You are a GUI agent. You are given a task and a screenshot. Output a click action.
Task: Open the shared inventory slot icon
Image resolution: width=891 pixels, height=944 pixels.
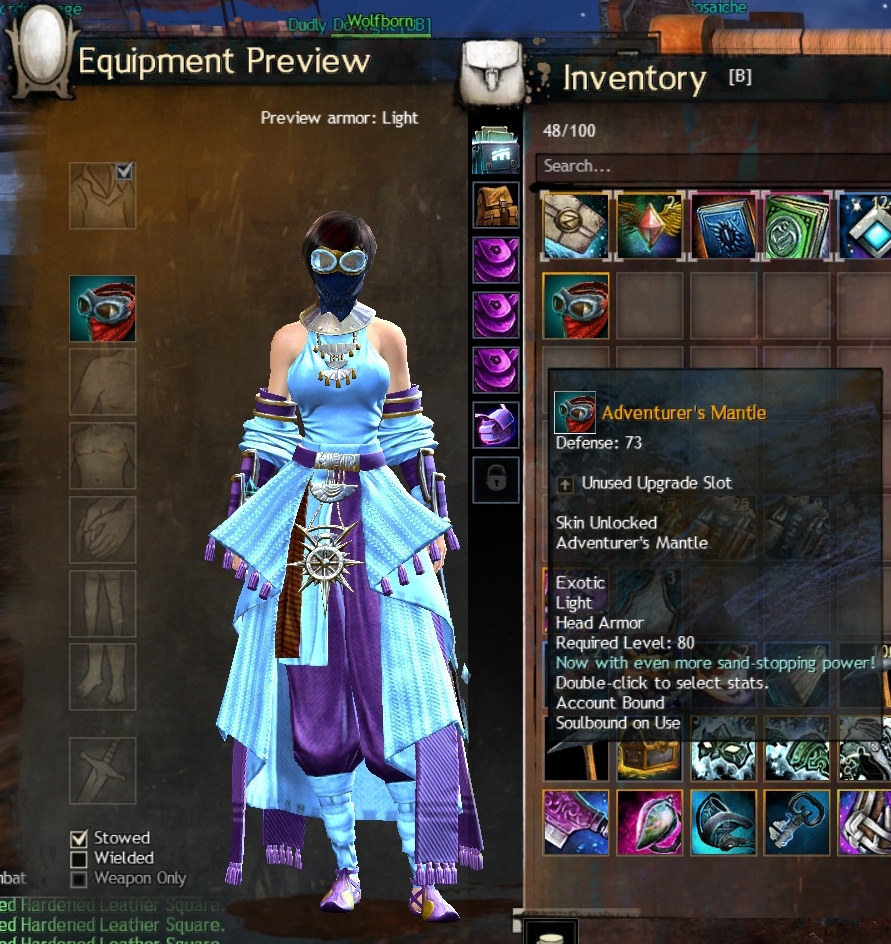coord(496,150)
